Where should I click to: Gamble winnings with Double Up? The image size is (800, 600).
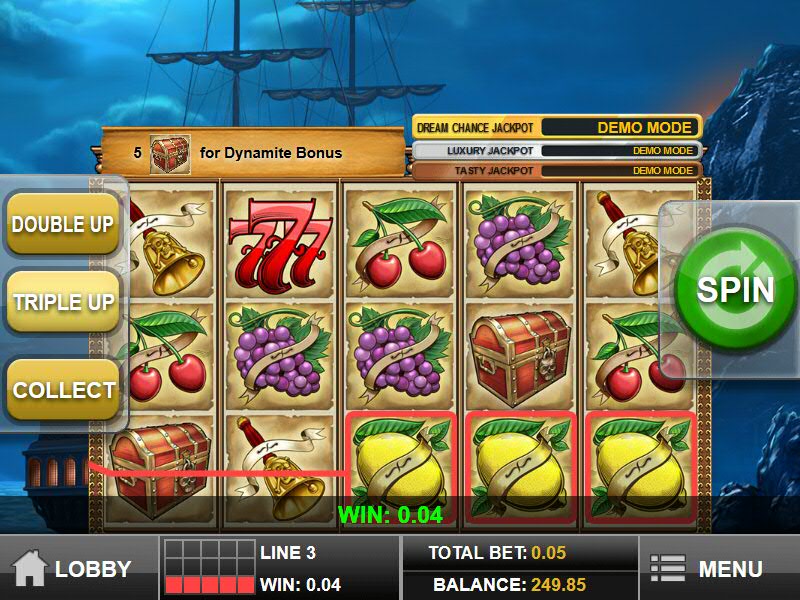pos(62,224)
